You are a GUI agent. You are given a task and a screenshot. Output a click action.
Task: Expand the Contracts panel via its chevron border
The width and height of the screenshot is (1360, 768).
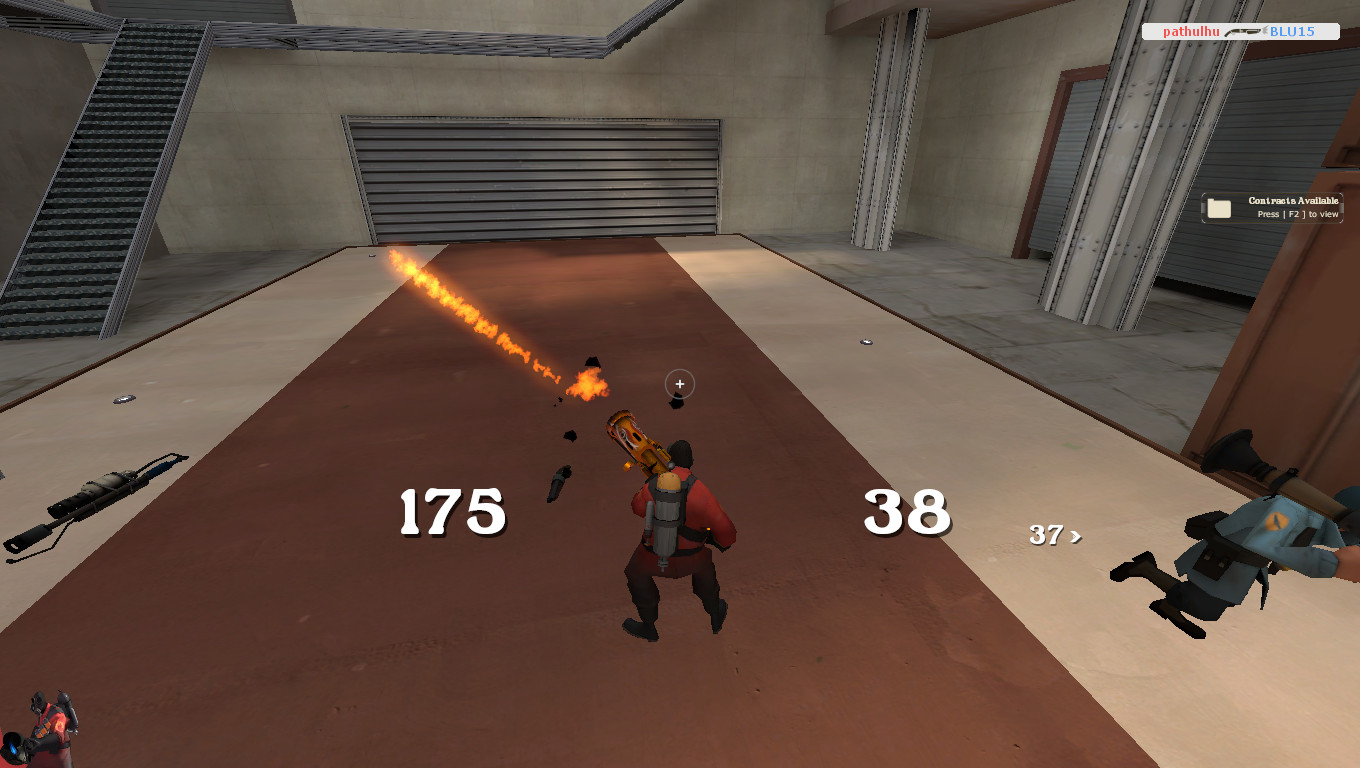coord(1342,207)
